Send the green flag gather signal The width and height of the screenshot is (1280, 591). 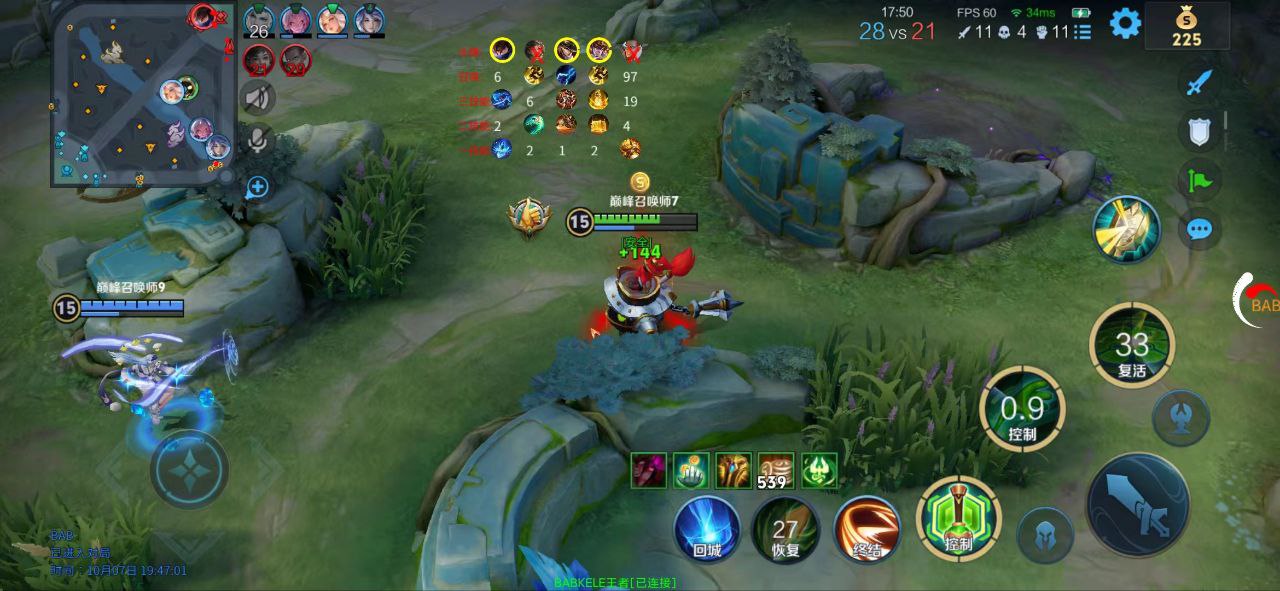tap(1199, 181)
